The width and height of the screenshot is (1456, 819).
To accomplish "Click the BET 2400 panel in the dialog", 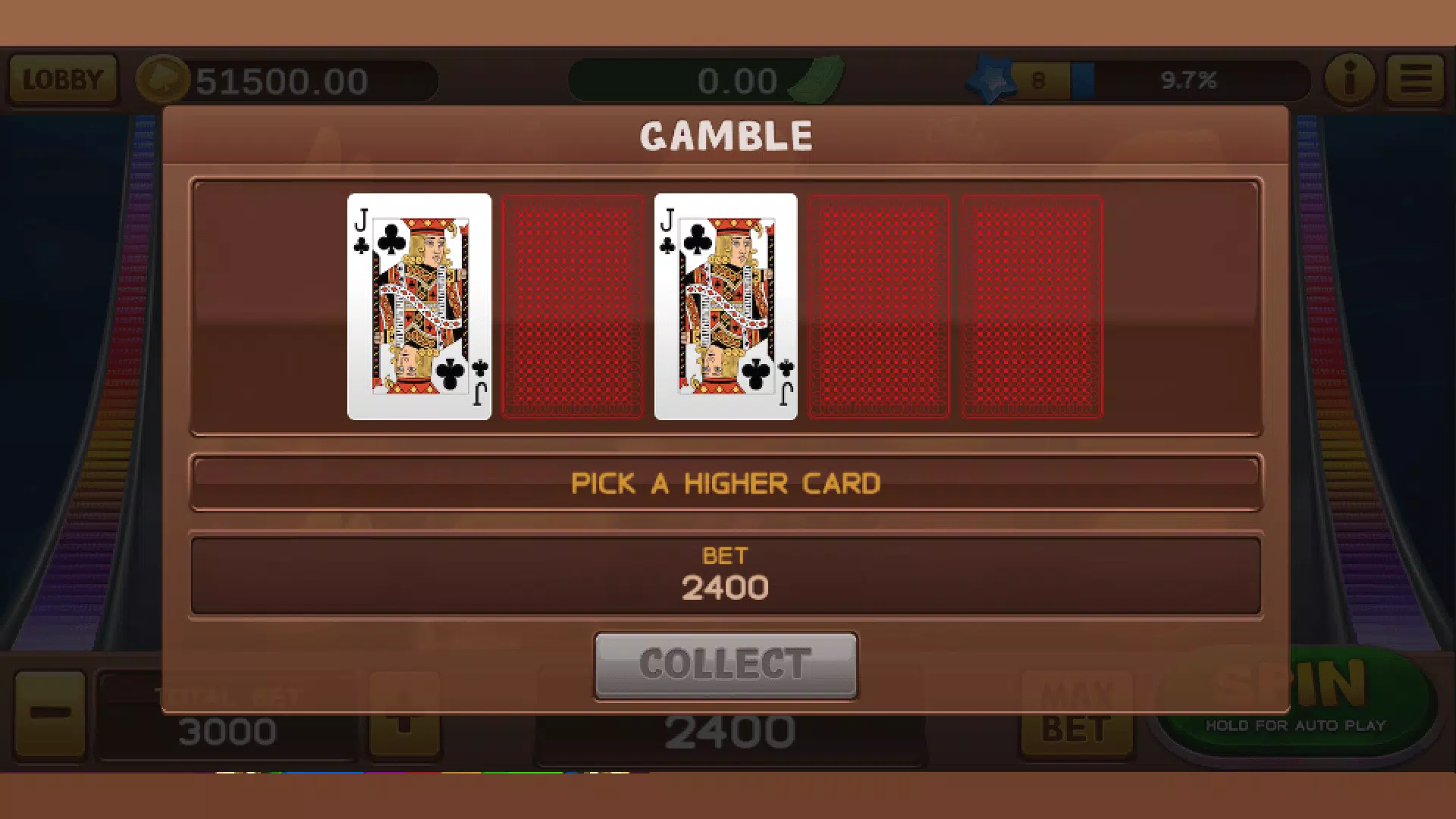I will pos(726,575).
